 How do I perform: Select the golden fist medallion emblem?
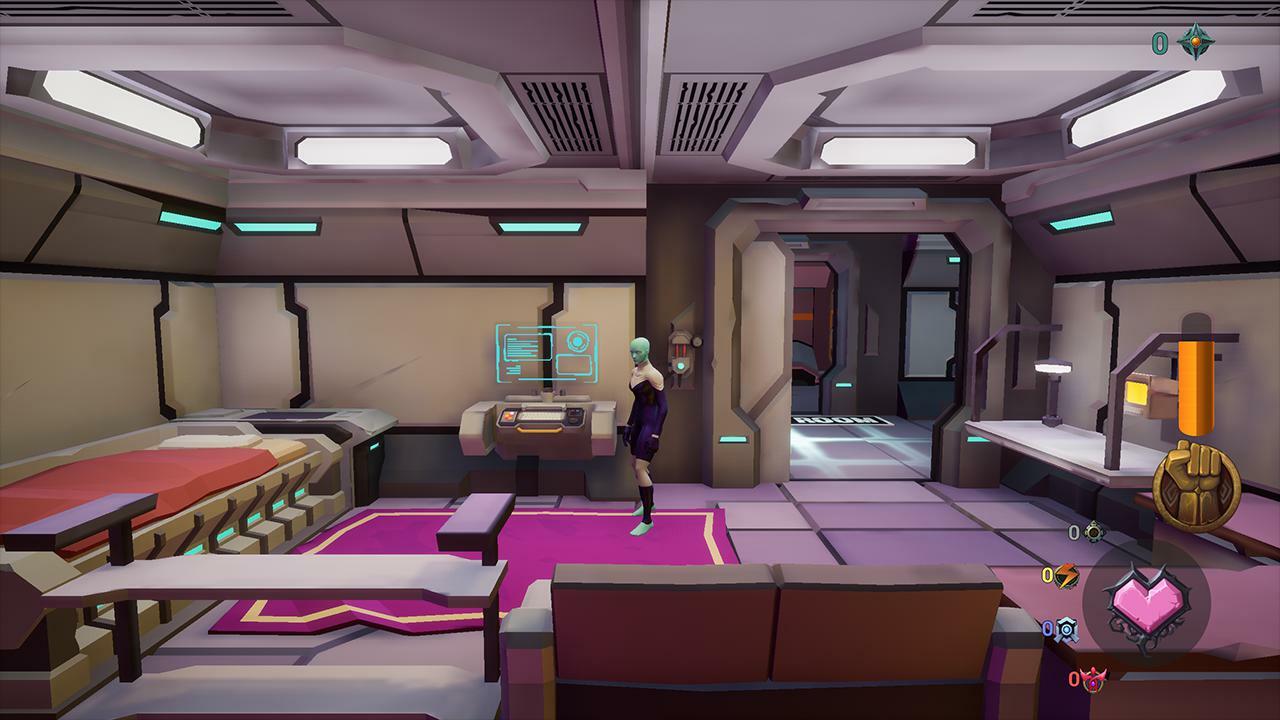[x=1199, y=485]
